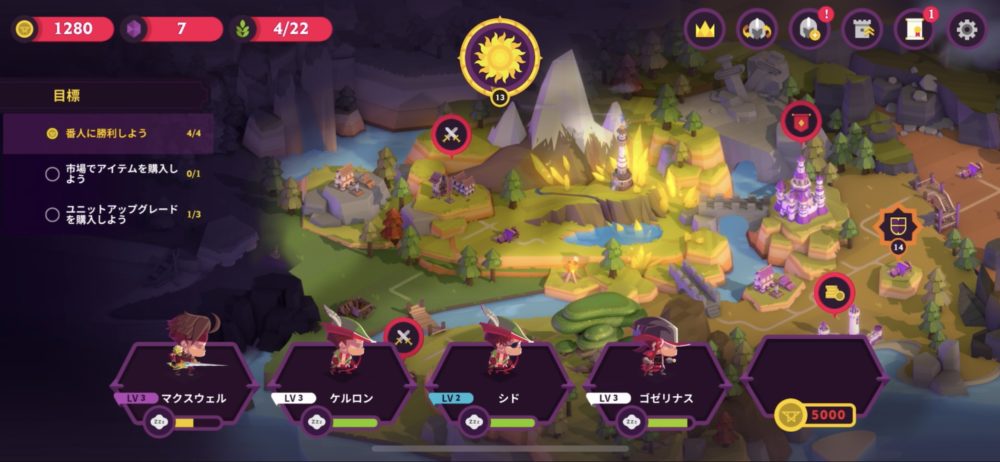Select the helmet marker numbered 14
Screen dimensions: 1000x462
[x=897, y=228]
